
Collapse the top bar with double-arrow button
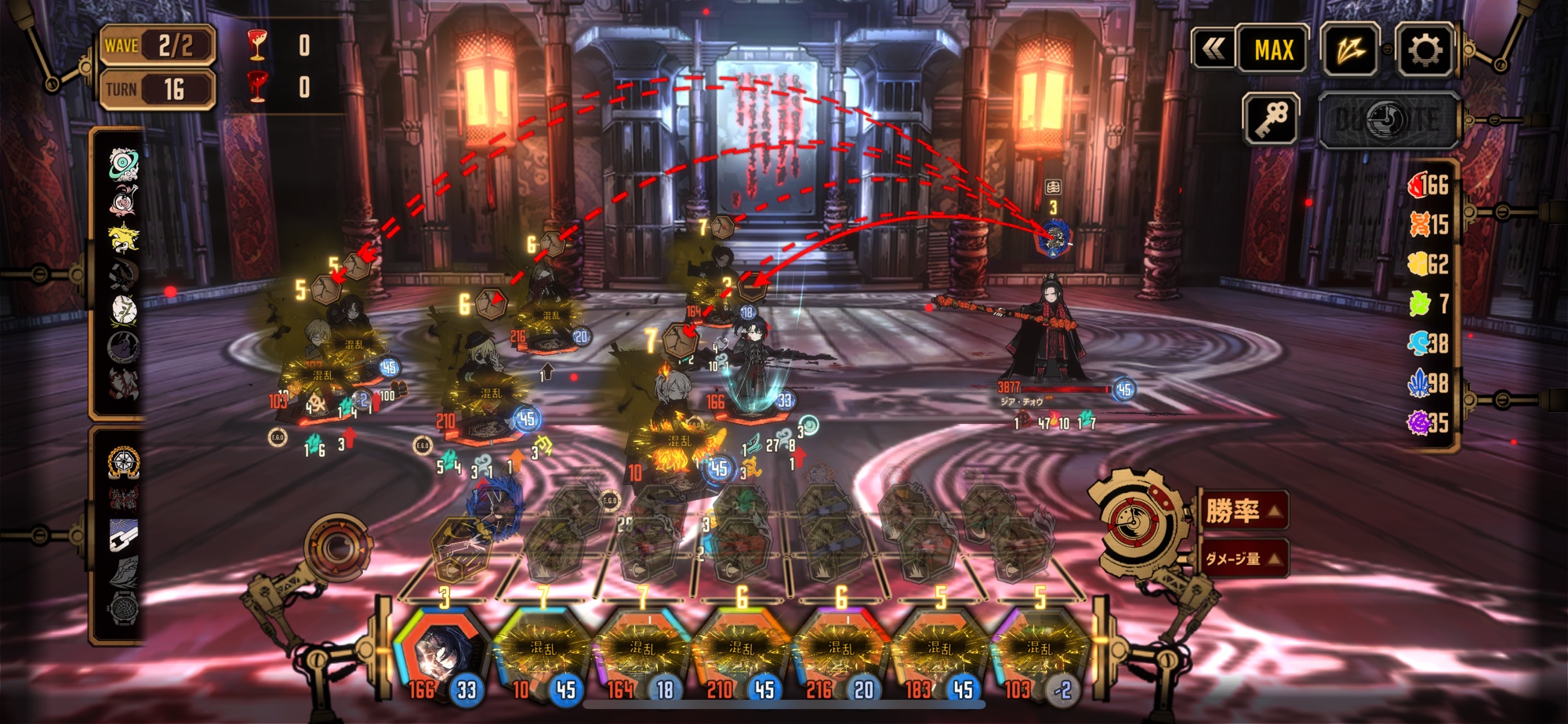tap(1213, 50)
